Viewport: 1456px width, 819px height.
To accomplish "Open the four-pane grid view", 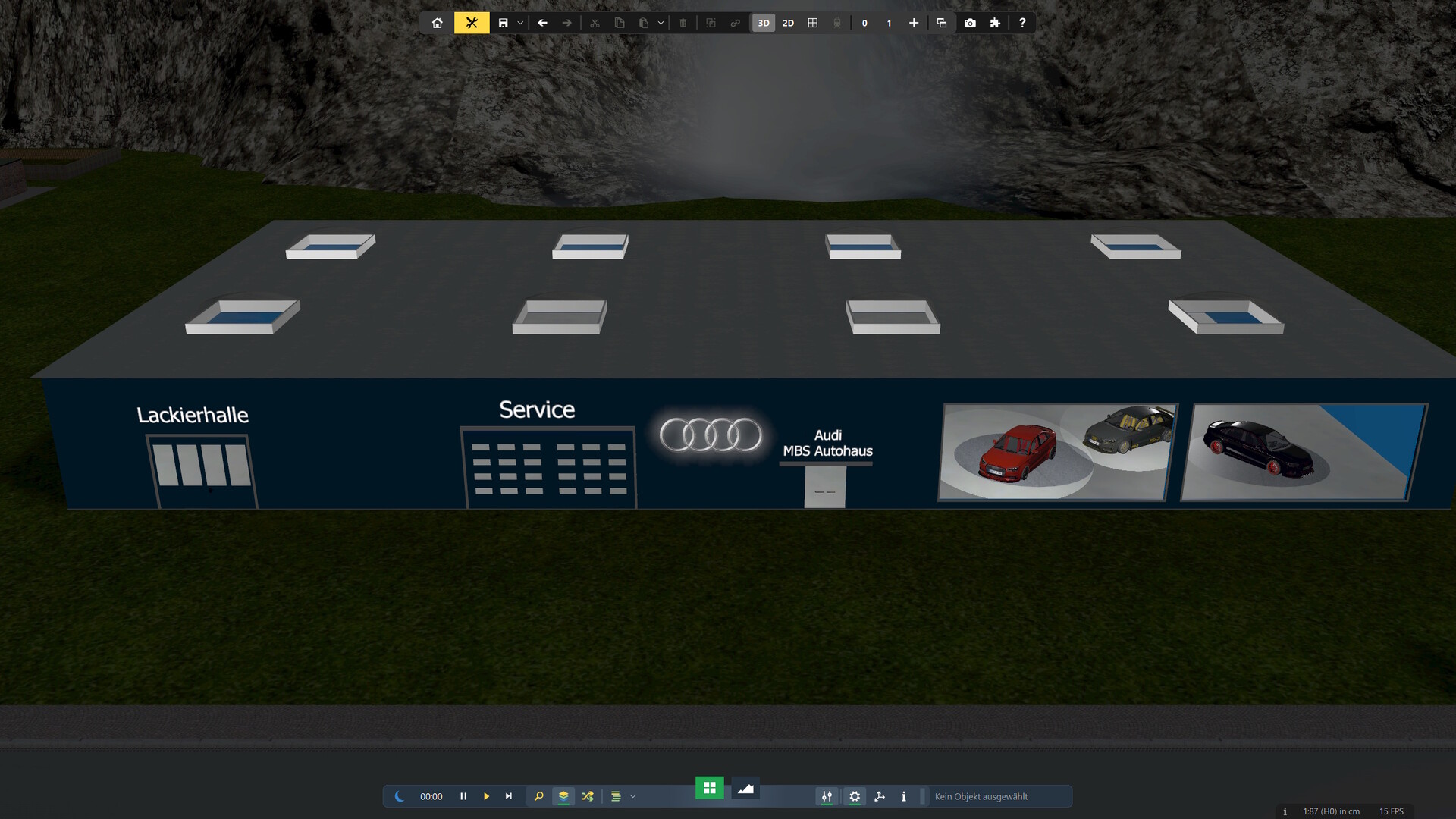I will point(813,23).
